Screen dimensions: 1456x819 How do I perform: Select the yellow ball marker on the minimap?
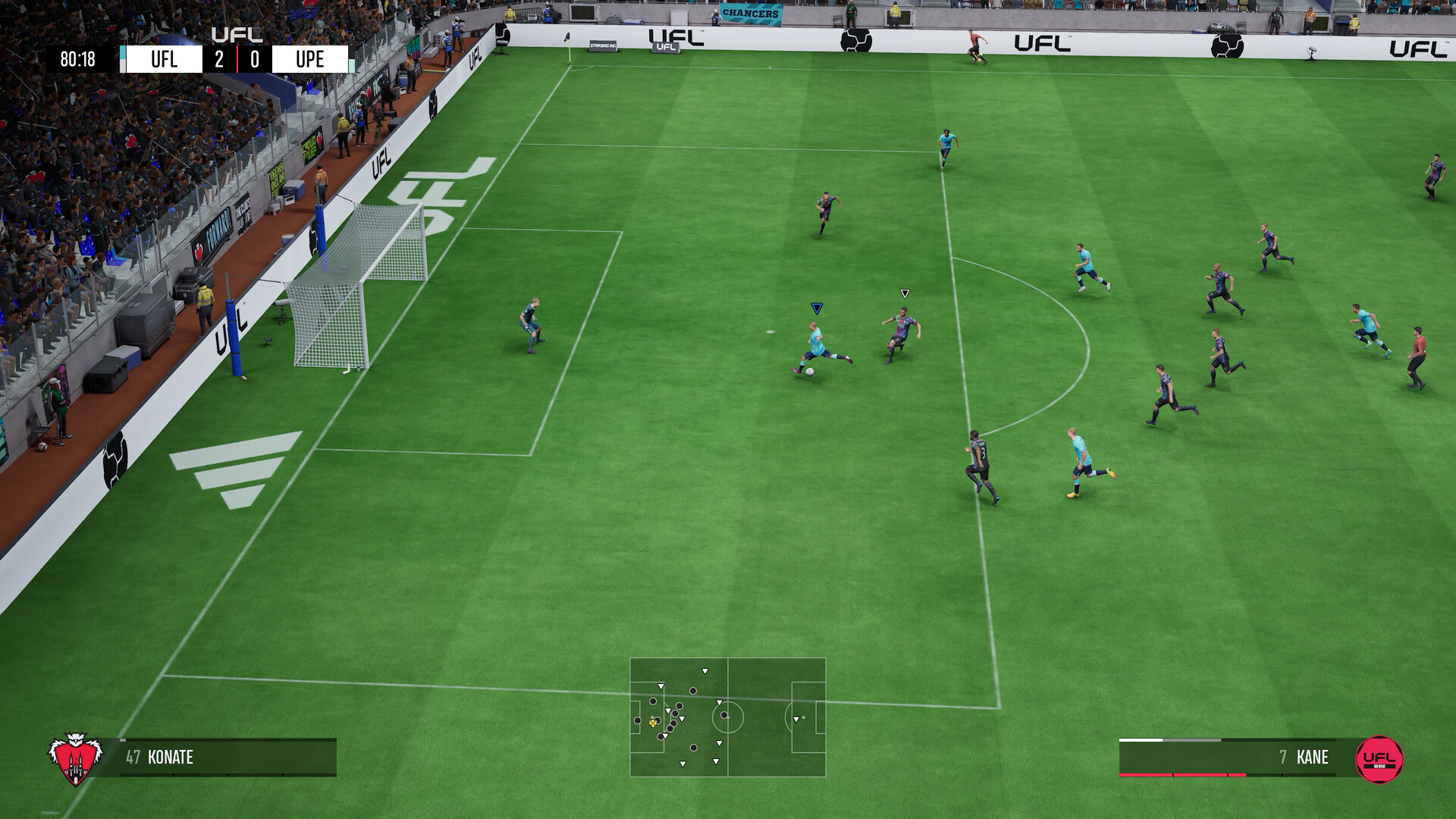pos(652,723)
